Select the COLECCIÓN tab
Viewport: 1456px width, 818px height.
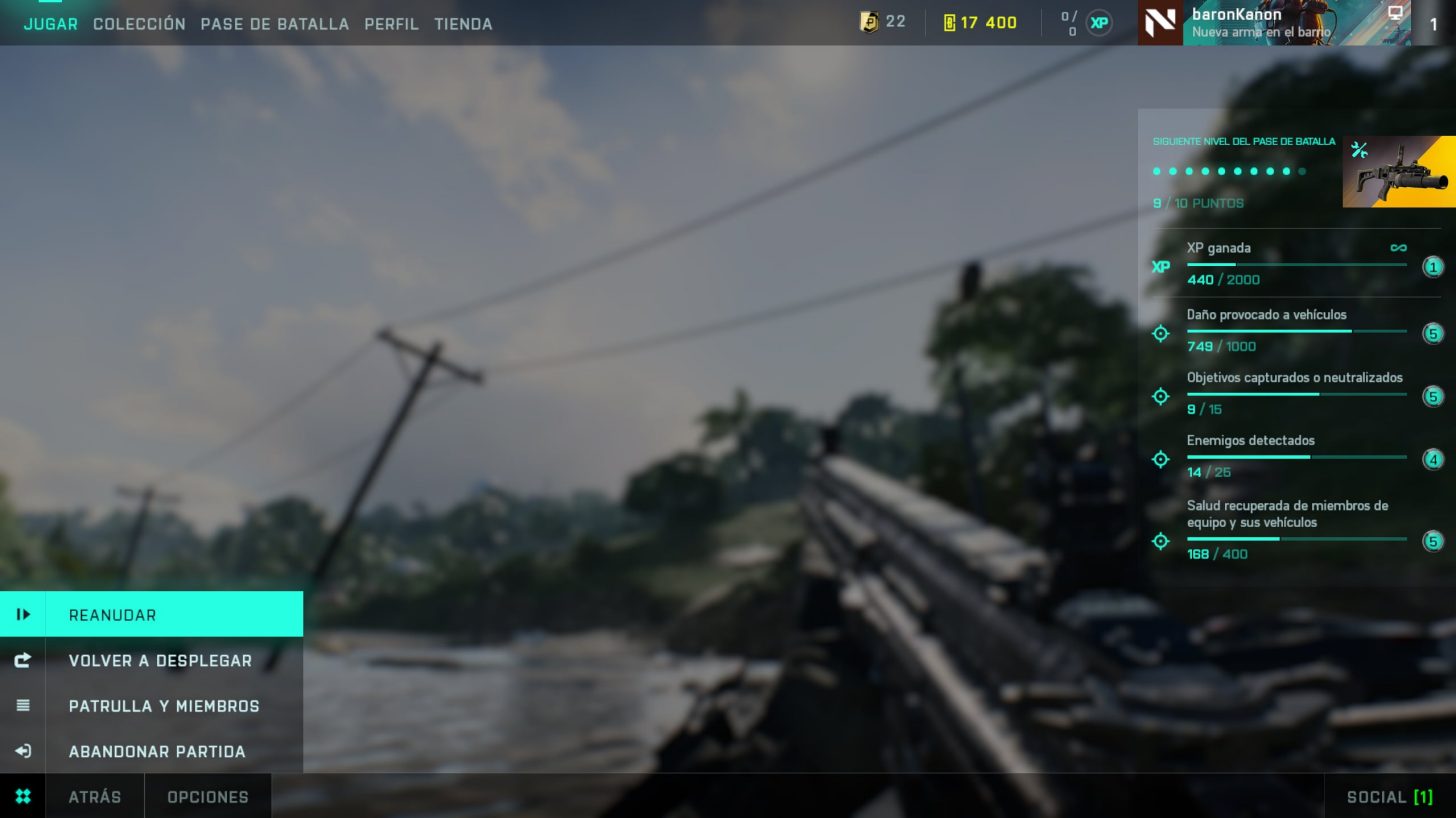pyautogui.click(x=139, y=23)
